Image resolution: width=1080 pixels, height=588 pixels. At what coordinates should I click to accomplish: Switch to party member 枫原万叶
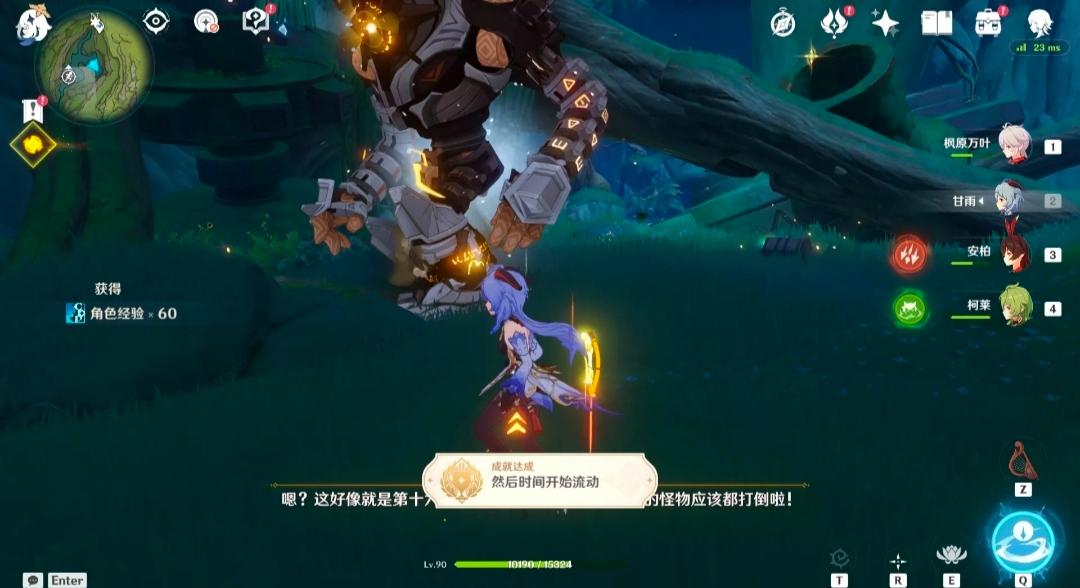pyautogui.click(x=1014, y=146)
